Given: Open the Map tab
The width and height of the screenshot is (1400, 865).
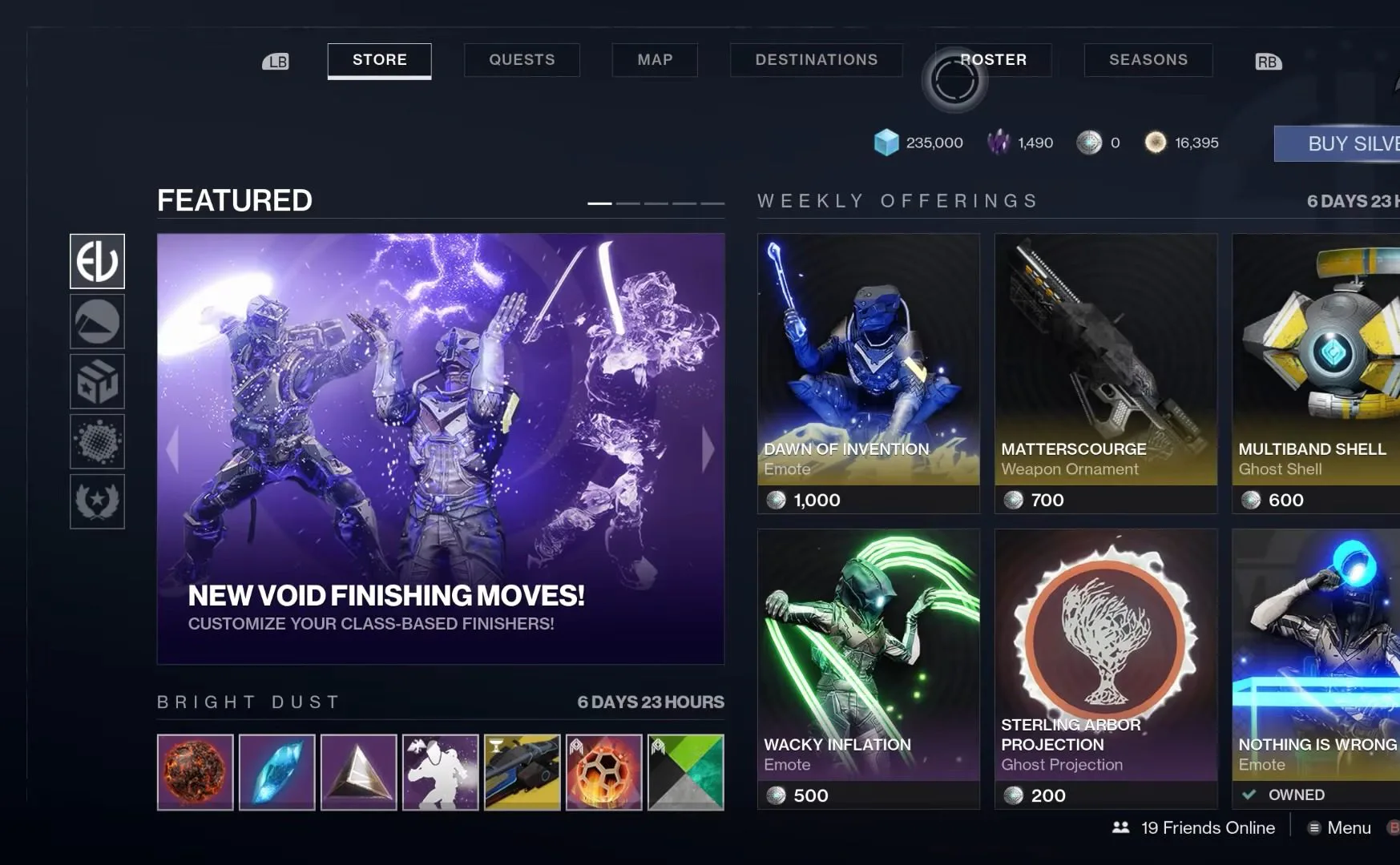Looking at the screenshot, I should click(655, 60).
